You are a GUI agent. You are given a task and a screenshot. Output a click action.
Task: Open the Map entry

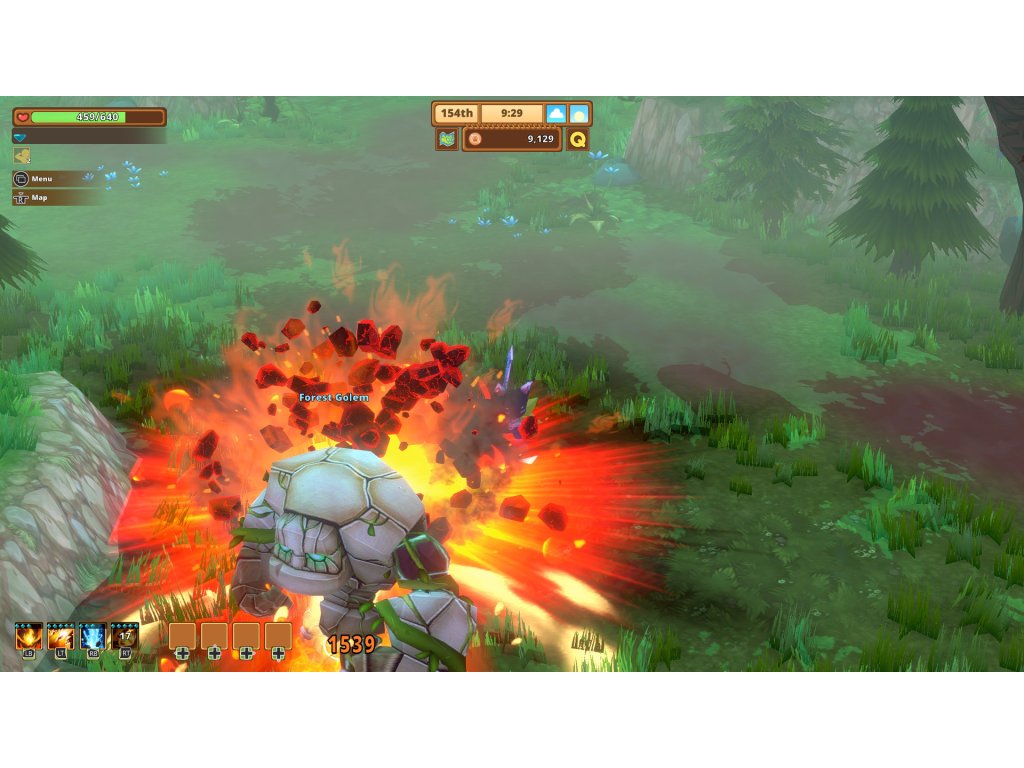tap(38, 197)
